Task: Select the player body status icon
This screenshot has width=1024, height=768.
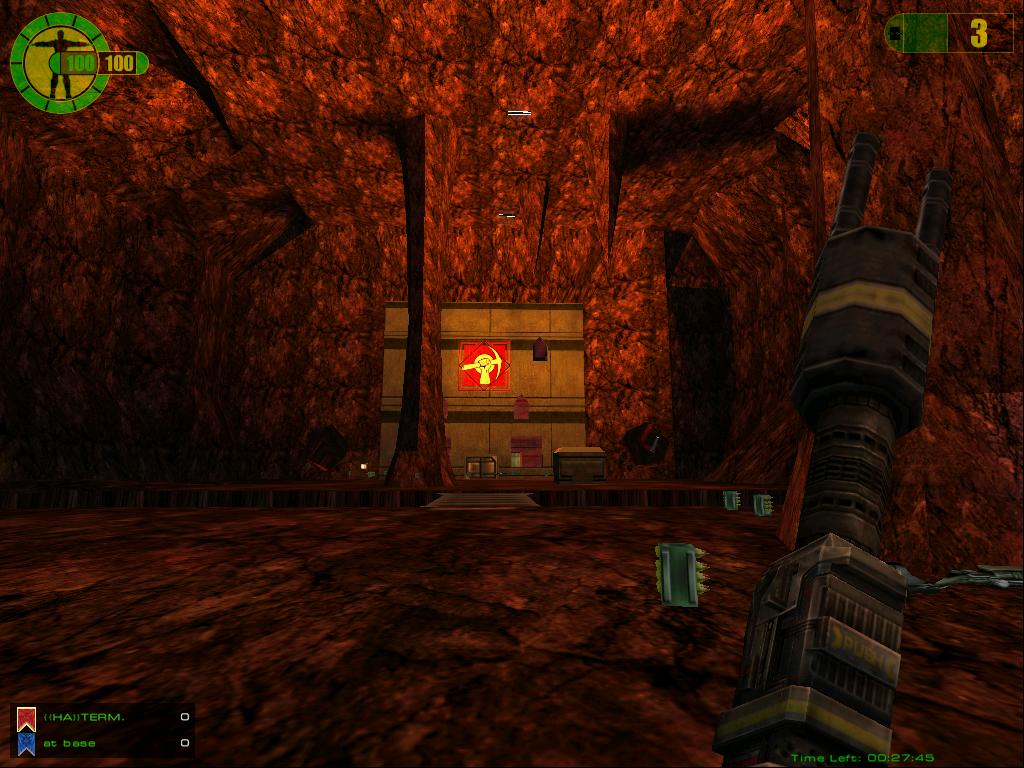Action: [58, 62]
